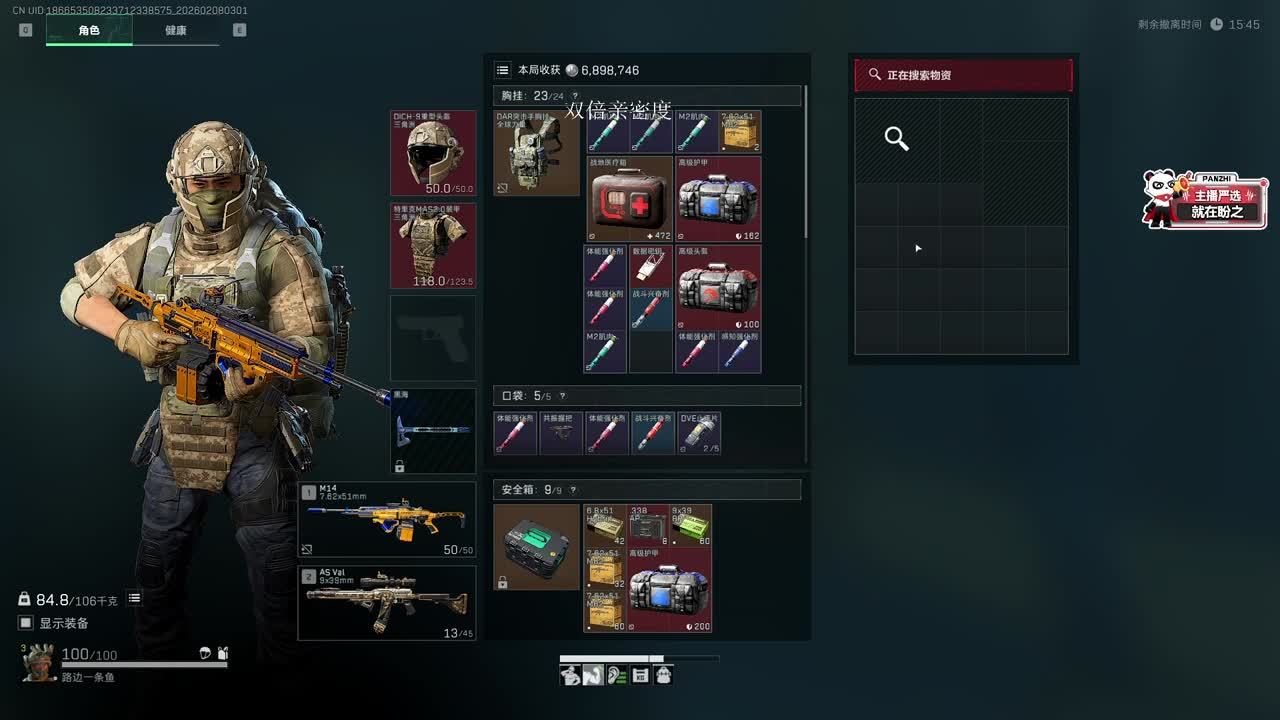1280x720 pixels.
Task: Click the PANZHI streamer pick banner
Action: (1206, 199)
